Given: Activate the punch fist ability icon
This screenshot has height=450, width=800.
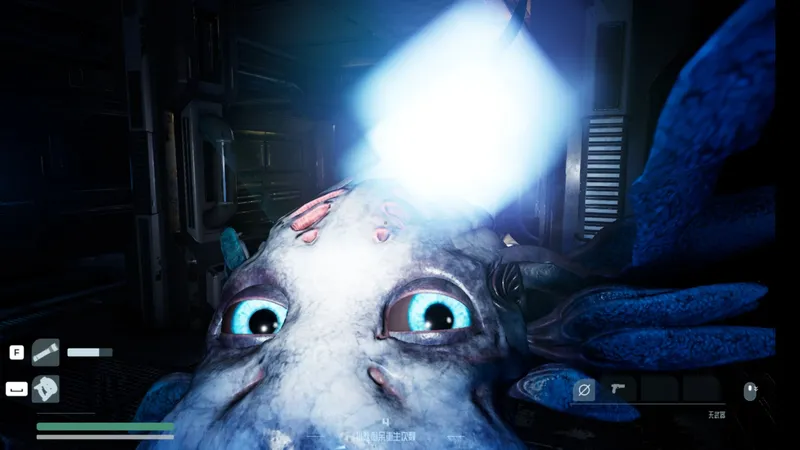Looking at the screenshot, I should point(45,388).
